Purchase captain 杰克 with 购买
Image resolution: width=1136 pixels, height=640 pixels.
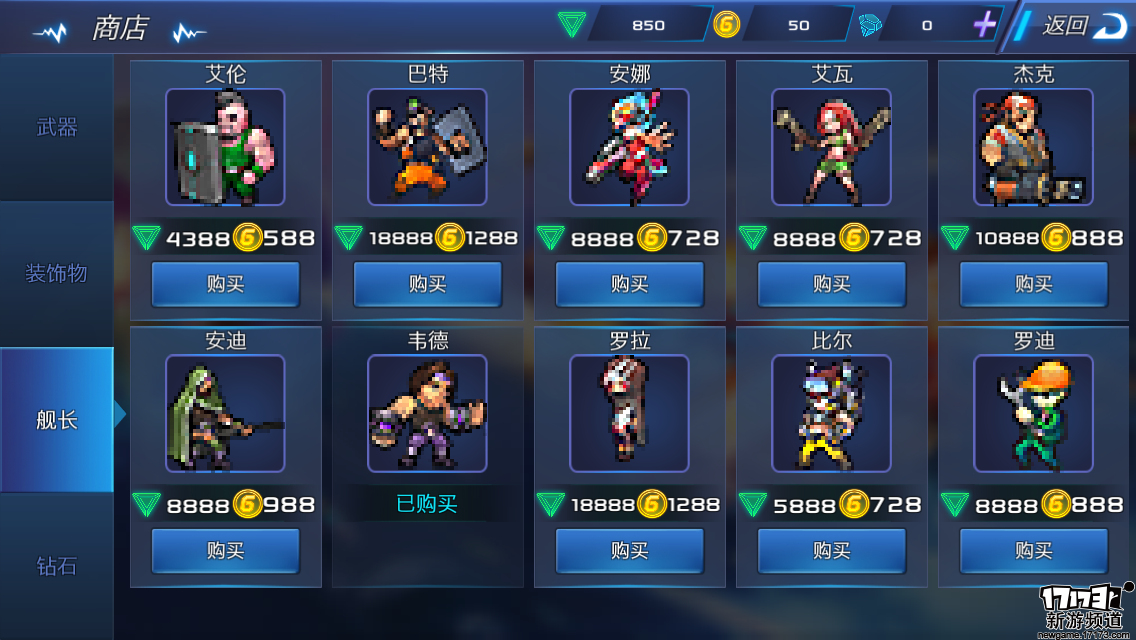[1033, 284]
